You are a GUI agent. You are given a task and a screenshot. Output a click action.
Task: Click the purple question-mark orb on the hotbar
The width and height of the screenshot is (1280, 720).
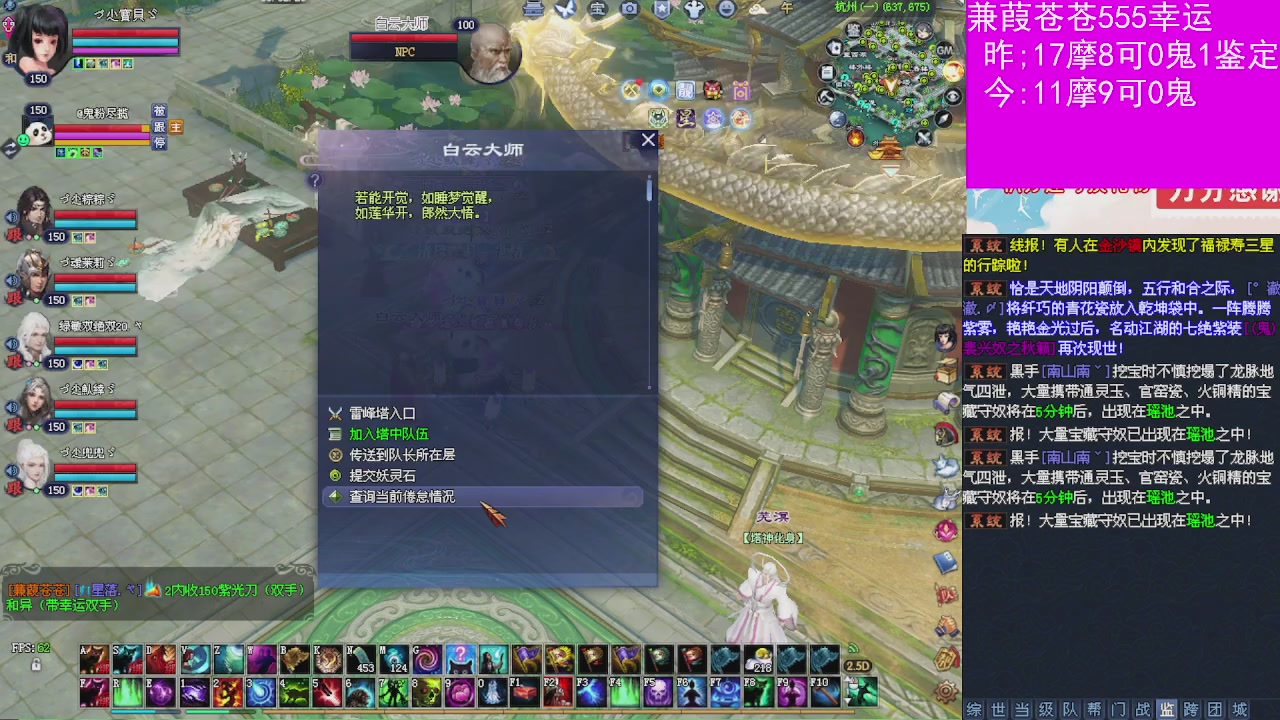coord(458,657)
